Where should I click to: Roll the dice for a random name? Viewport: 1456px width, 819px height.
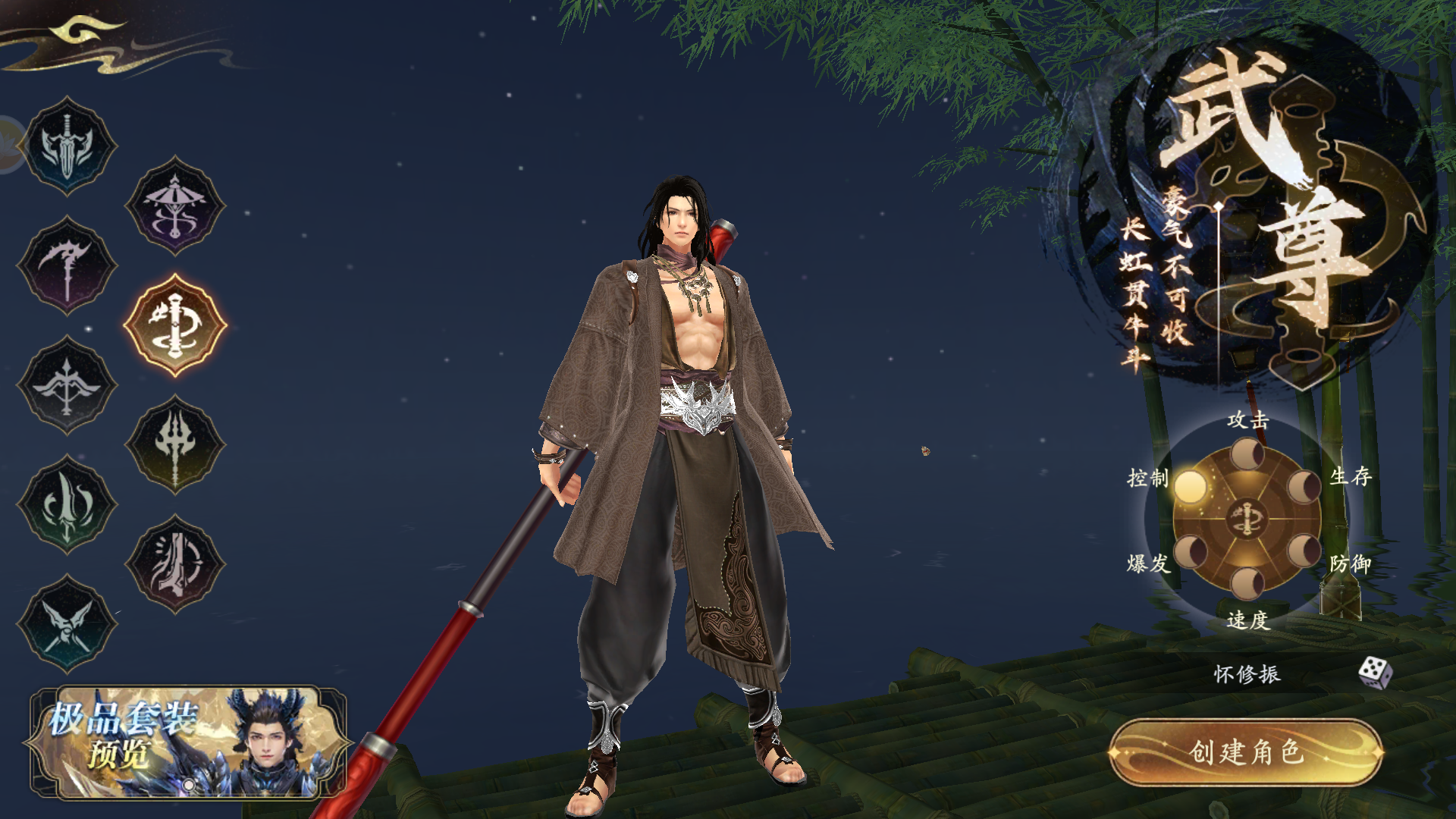tap(1374, 672)
